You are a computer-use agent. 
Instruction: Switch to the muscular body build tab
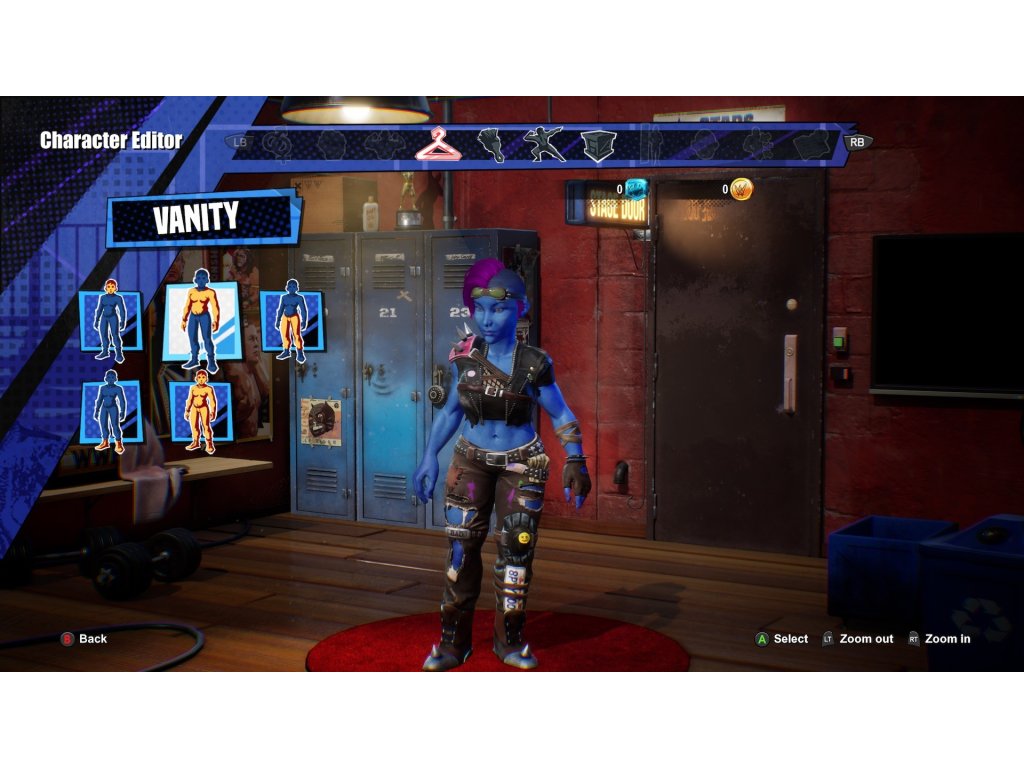[384, 145]
